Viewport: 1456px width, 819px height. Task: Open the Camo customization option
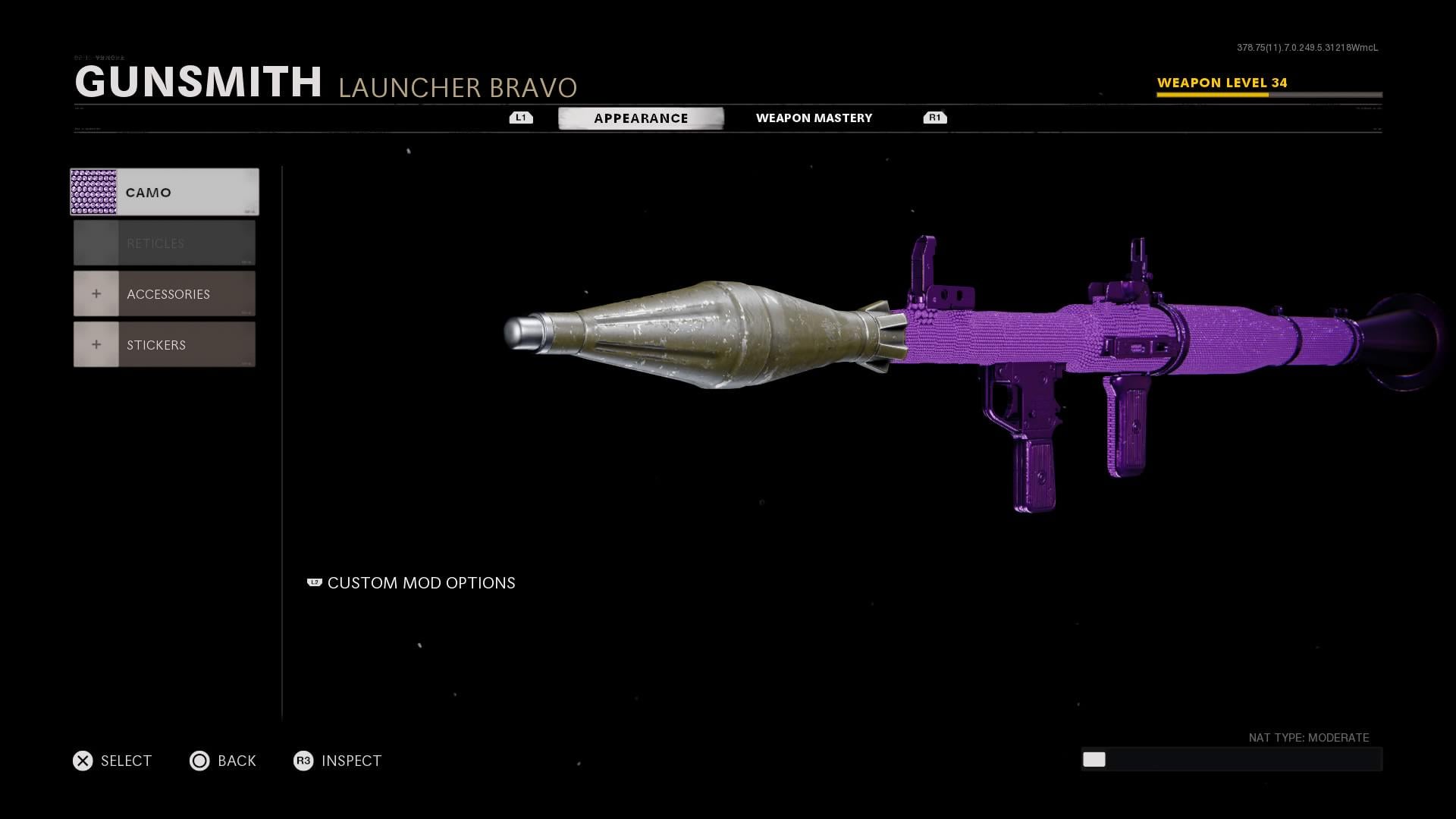pyautogui.click(x=165, y=192)
